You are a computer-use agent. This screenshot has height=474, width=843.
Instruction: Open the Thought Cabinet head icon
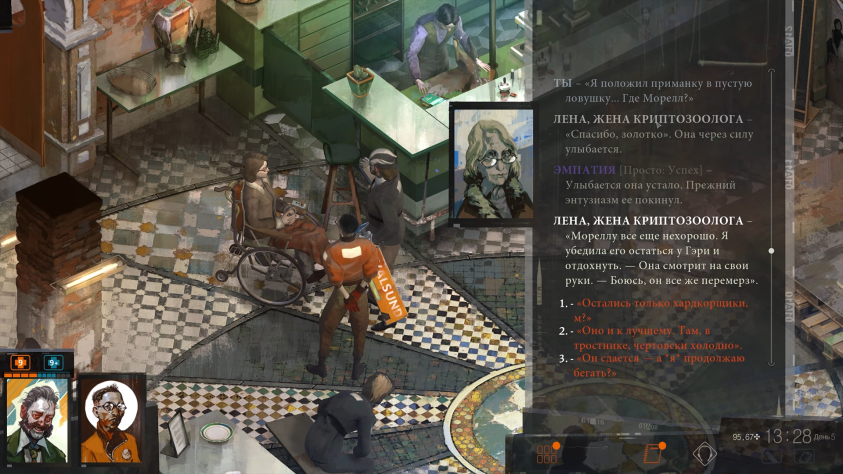[705, 453]
